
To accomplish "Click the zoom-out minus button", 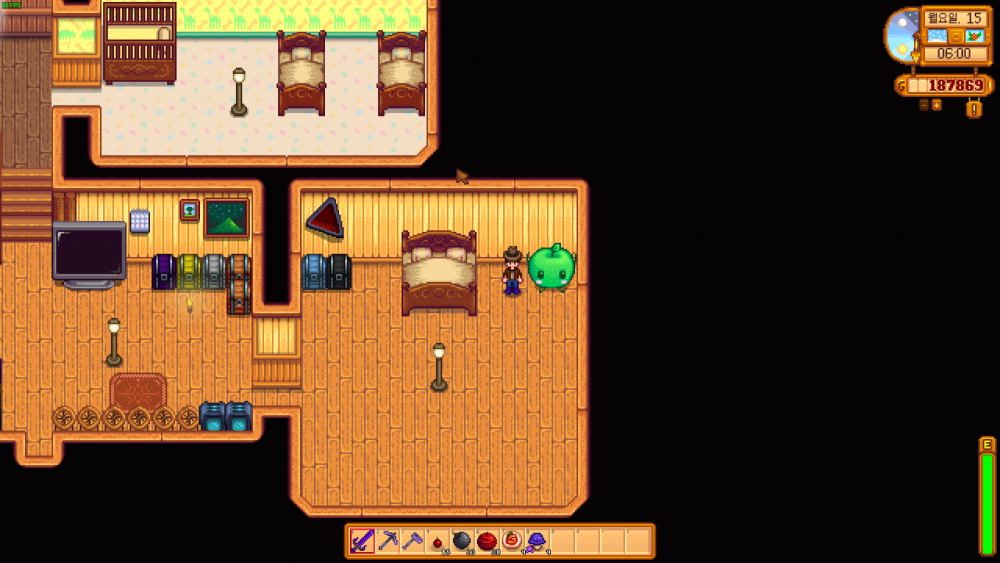I will pyautogui.click(x=924, y=104).
